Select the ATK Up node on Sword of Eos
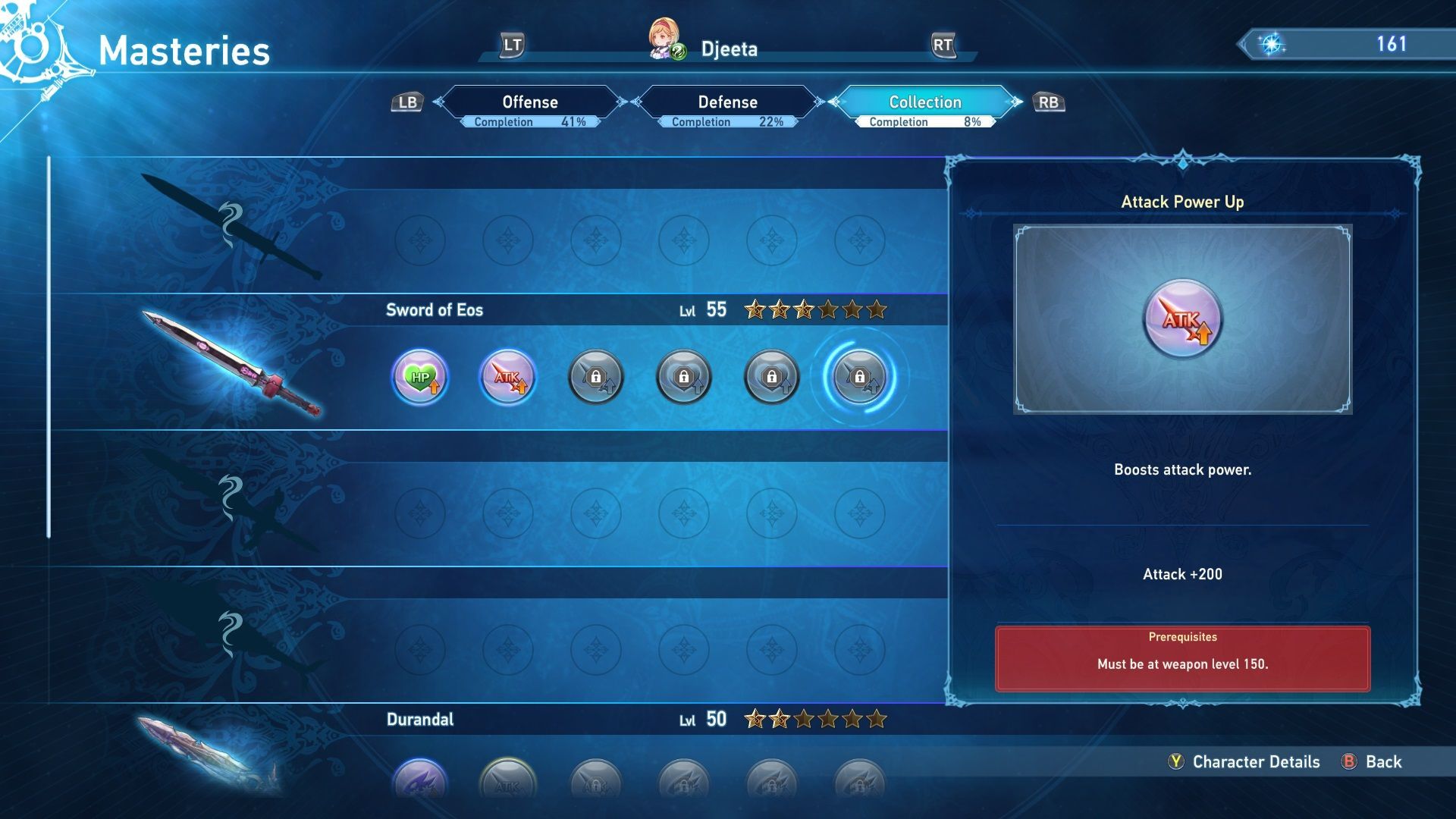 (507, 377)
